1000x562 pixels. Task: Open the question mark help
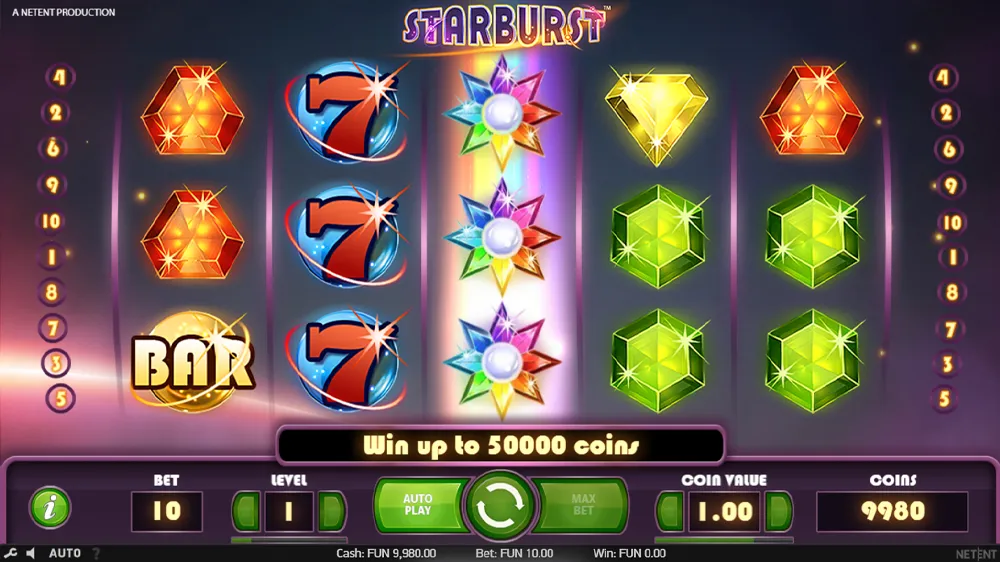click(x=96, y=553)
